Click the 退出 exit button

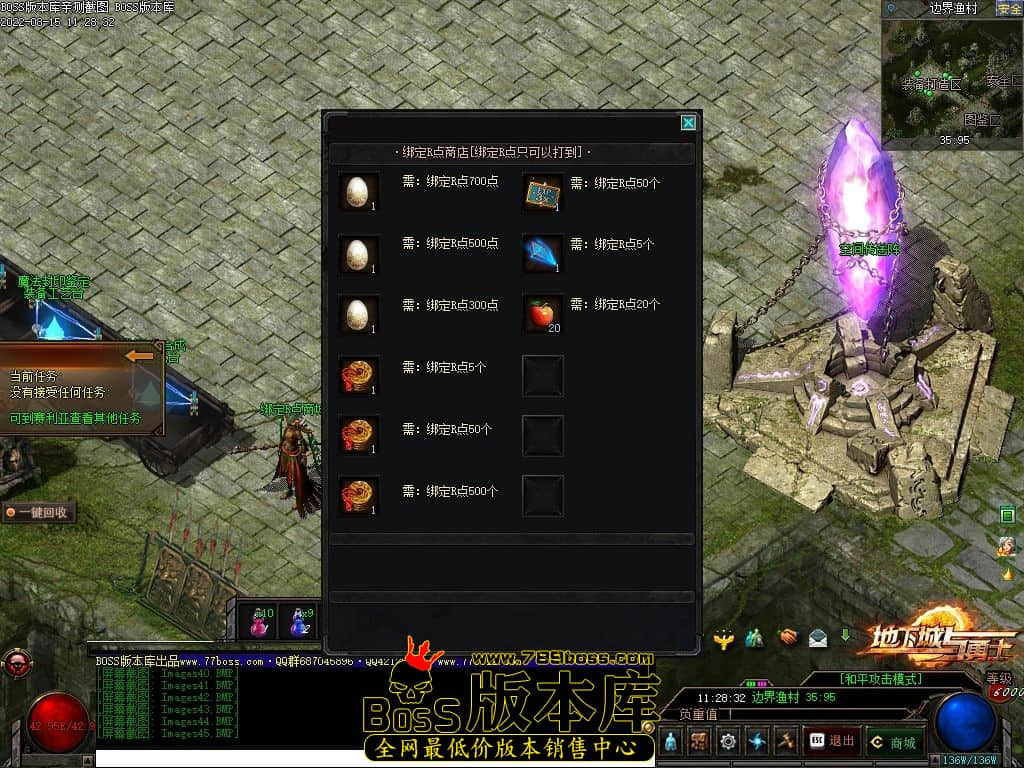click(832, 741)
